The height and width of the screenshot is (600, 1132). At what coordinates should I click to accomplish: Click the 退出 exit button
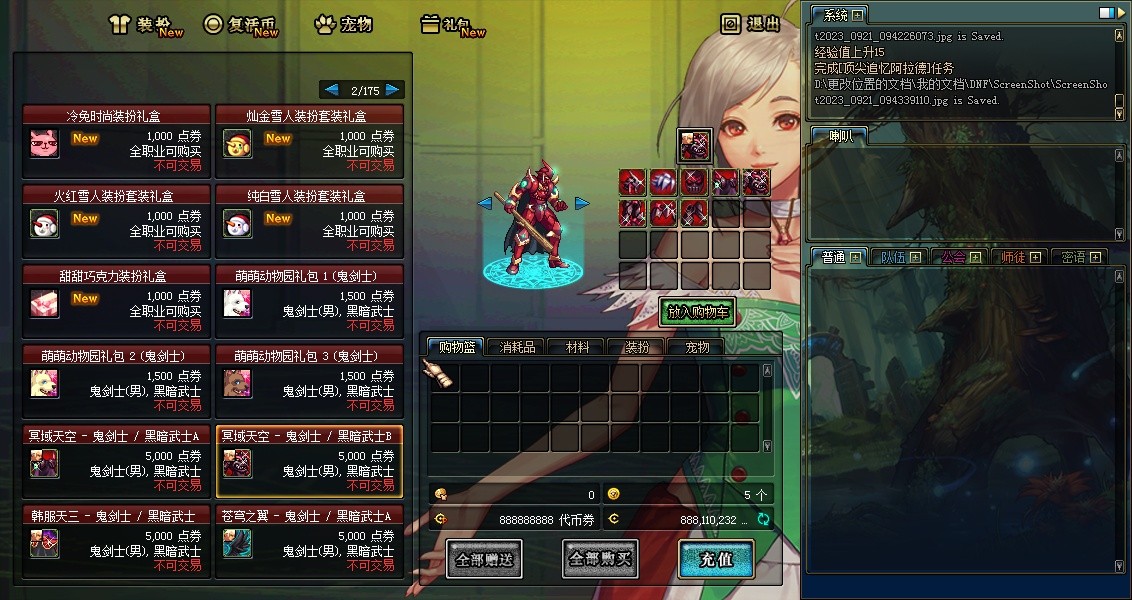coord(751,24)
